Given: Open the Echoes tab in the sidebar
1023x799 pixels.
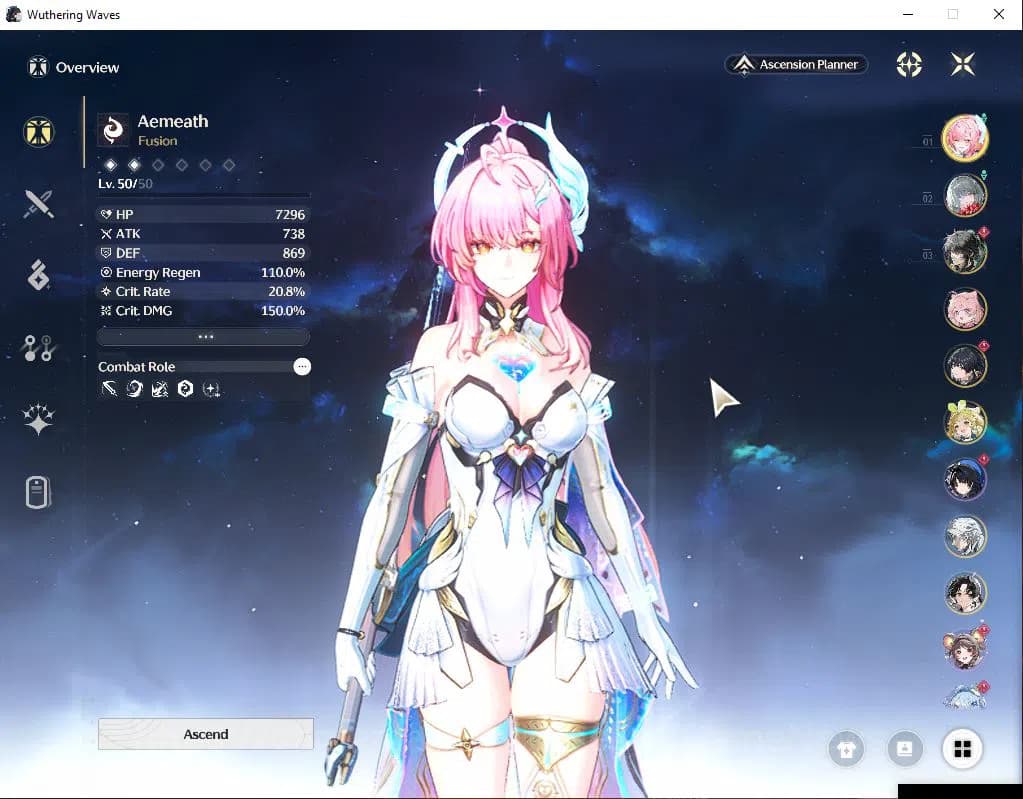Looking at the screenshot, I should click(39, 275).
